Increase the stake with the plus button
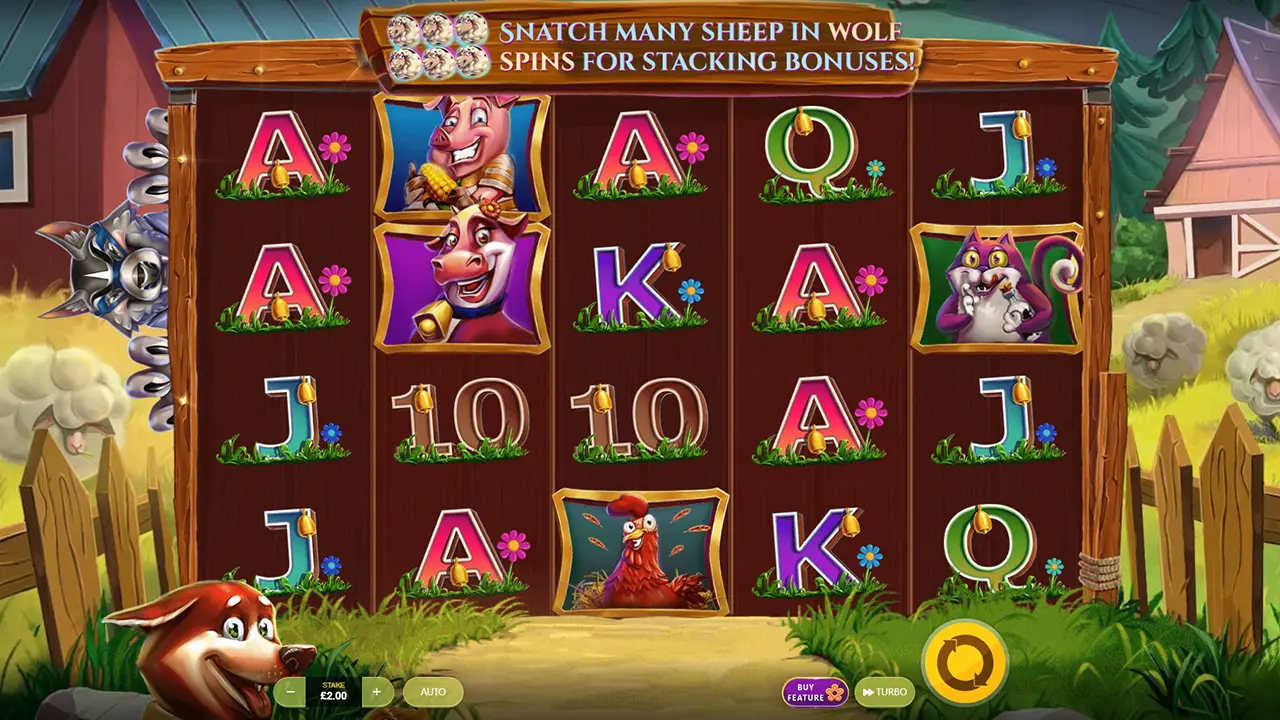The image size is (1280, 720). click(377, 691)
